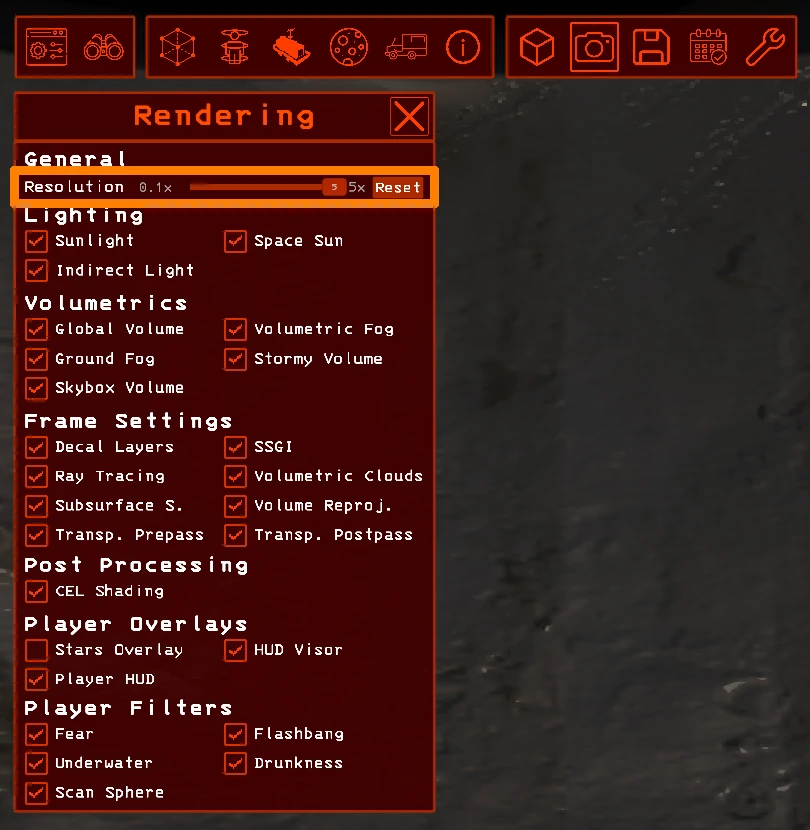Image resolution: width=810 pixels, height=830 pixels.
Task: Click the floppy disk save icon
Action: [651, 47]
